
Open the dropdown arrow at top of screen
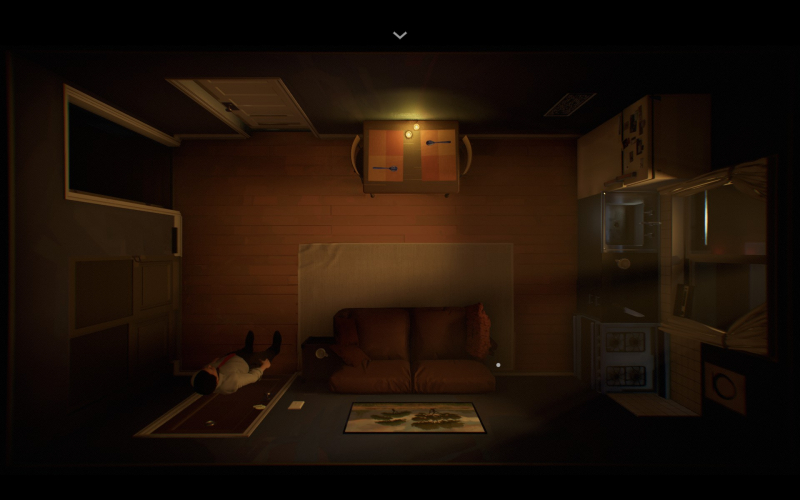[x=400, y=35]
